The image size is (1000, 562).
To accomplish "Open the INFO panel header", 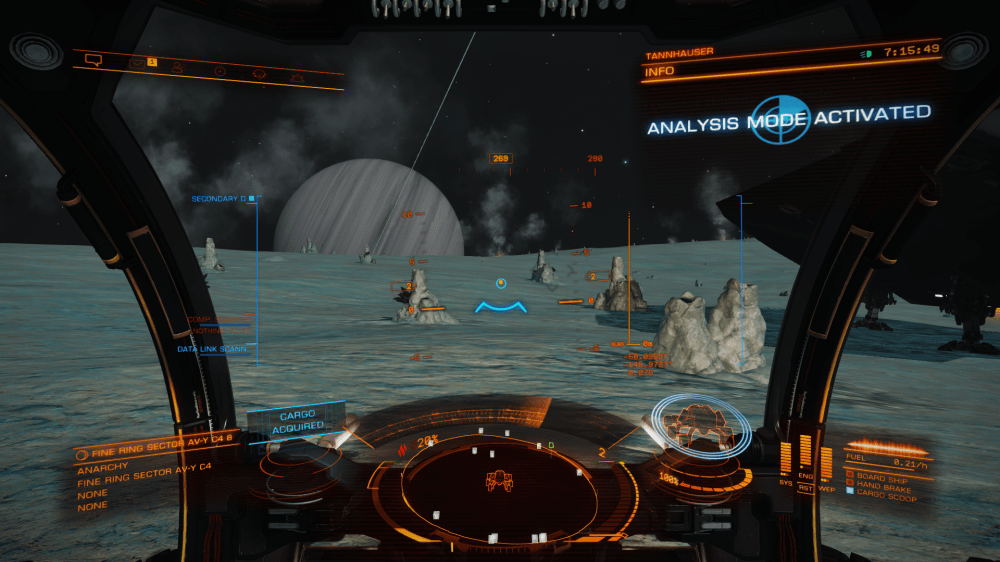I will 660,72.
